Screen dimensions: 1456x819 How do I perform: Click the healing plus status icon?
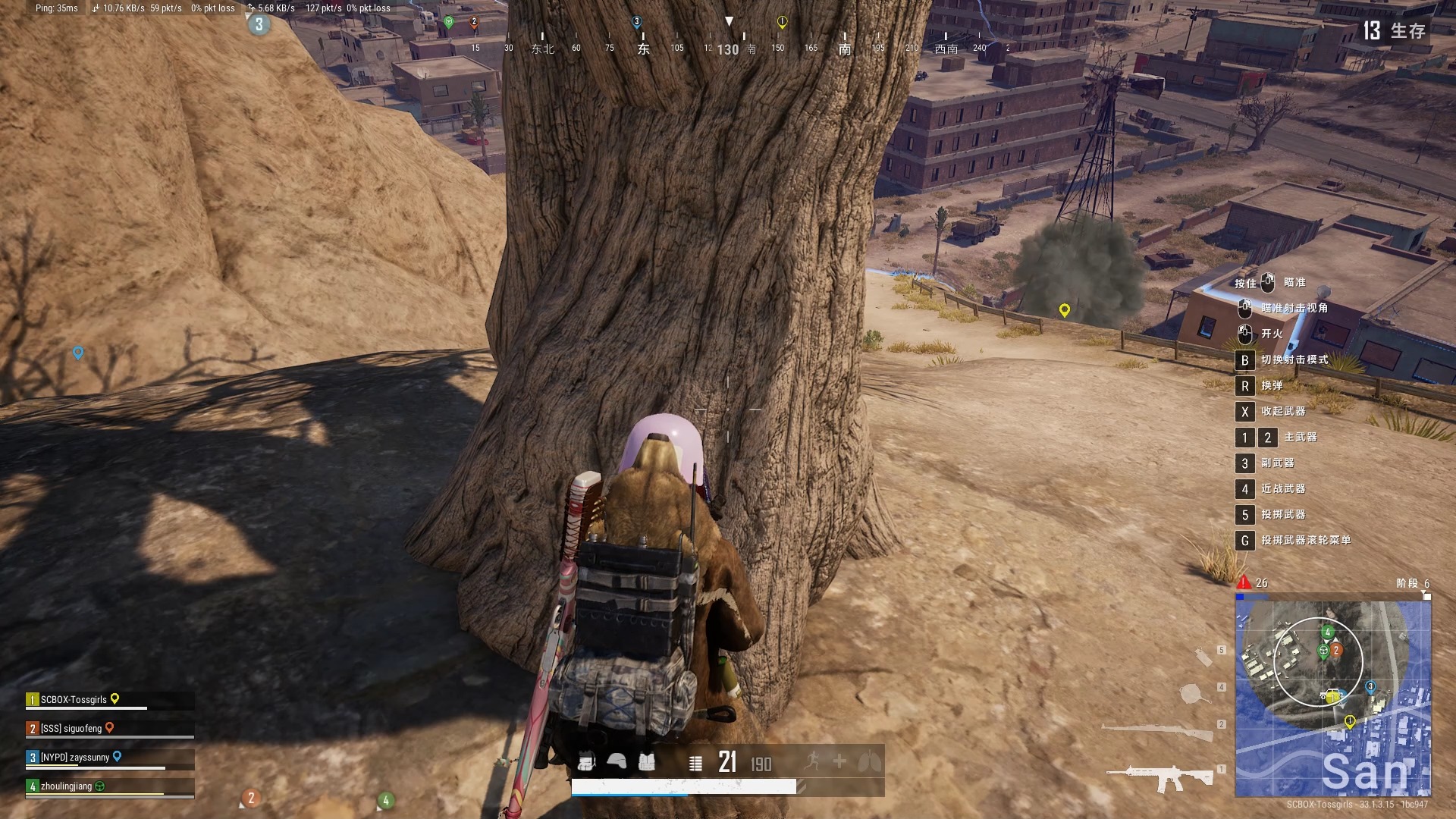click(x=839, y=761)
